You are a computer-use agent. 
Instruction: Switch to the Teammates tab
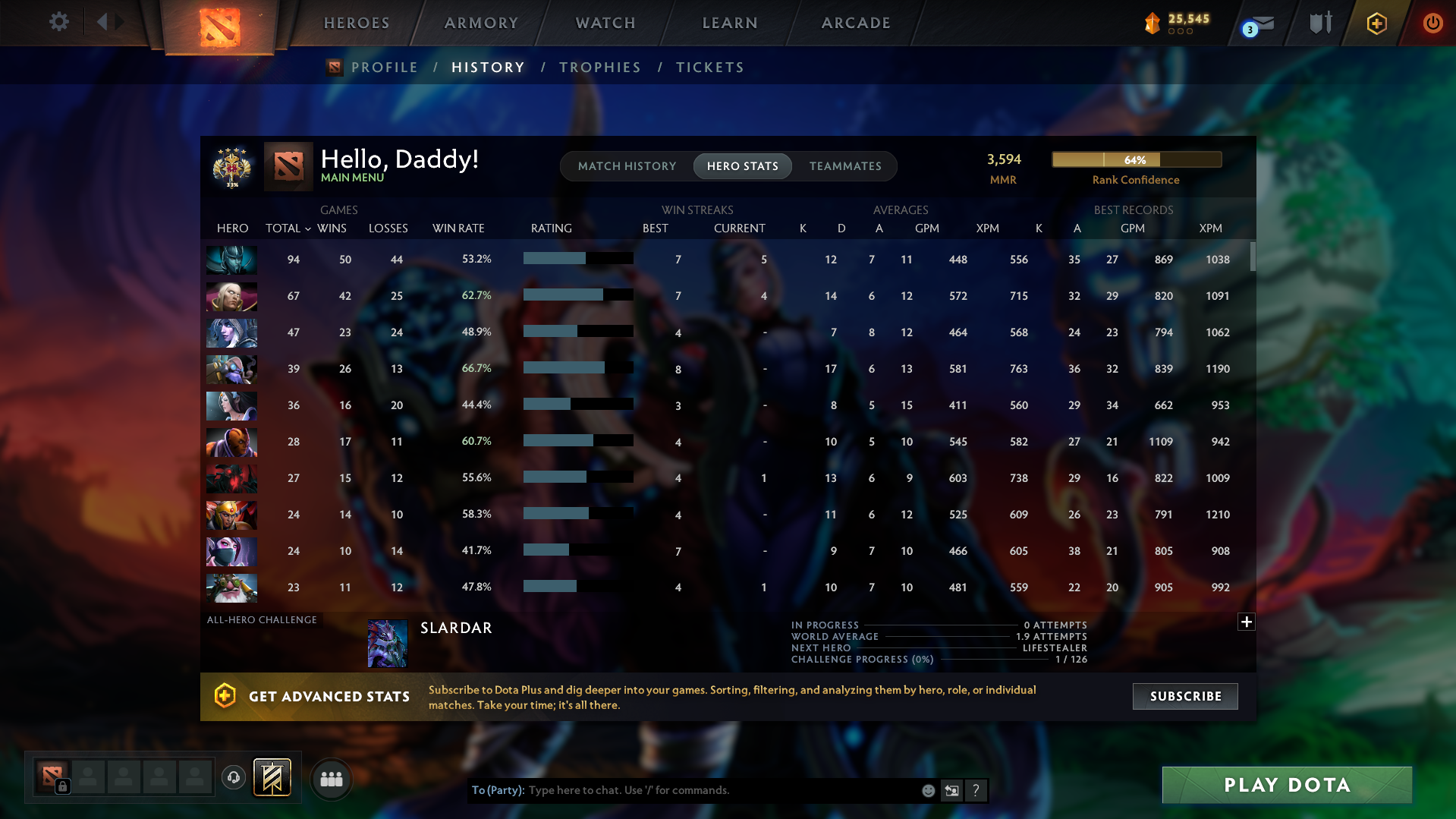[x=844, y=166]
